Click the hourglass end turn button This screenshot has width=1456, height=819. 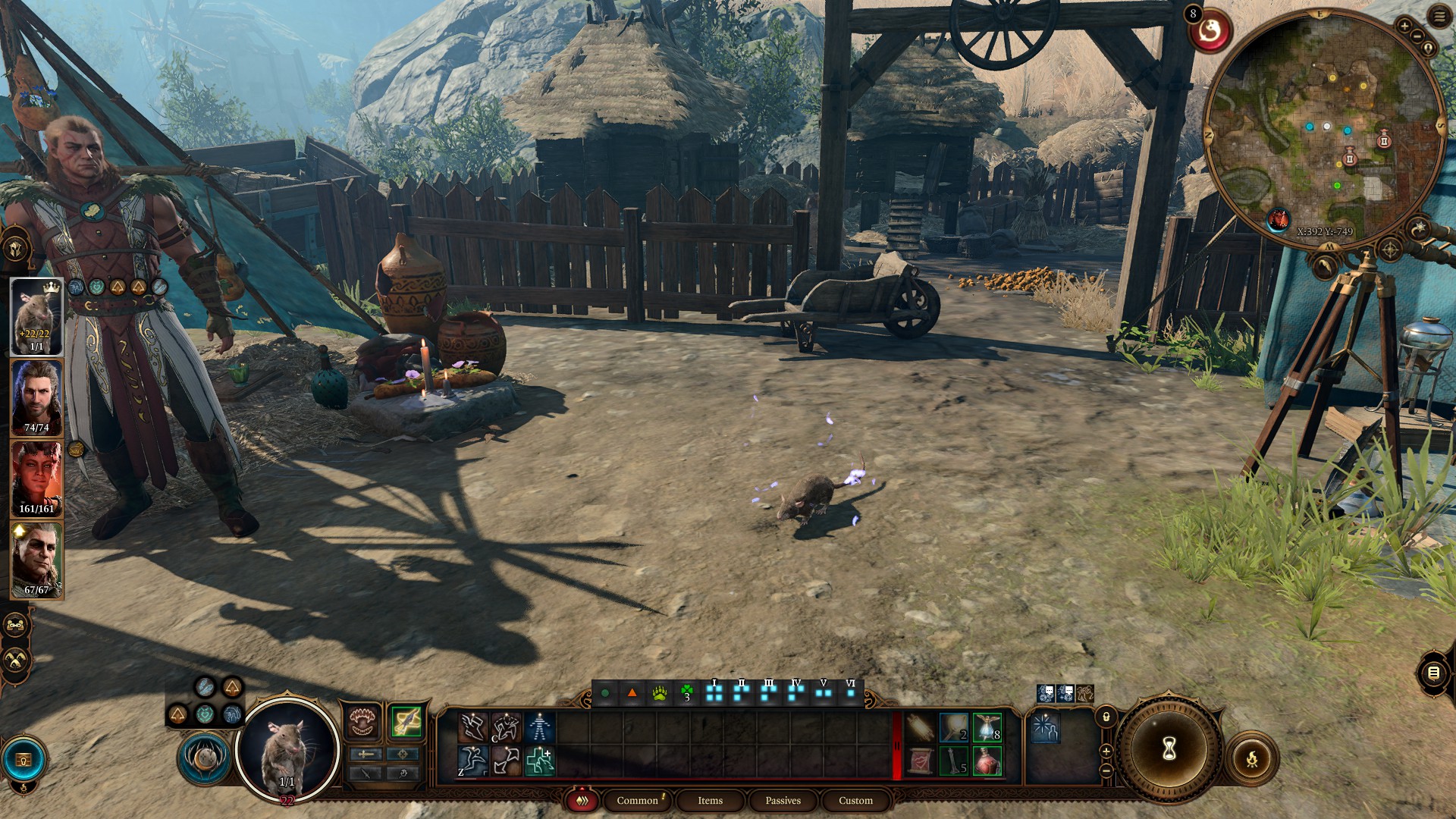(1169, 748)
